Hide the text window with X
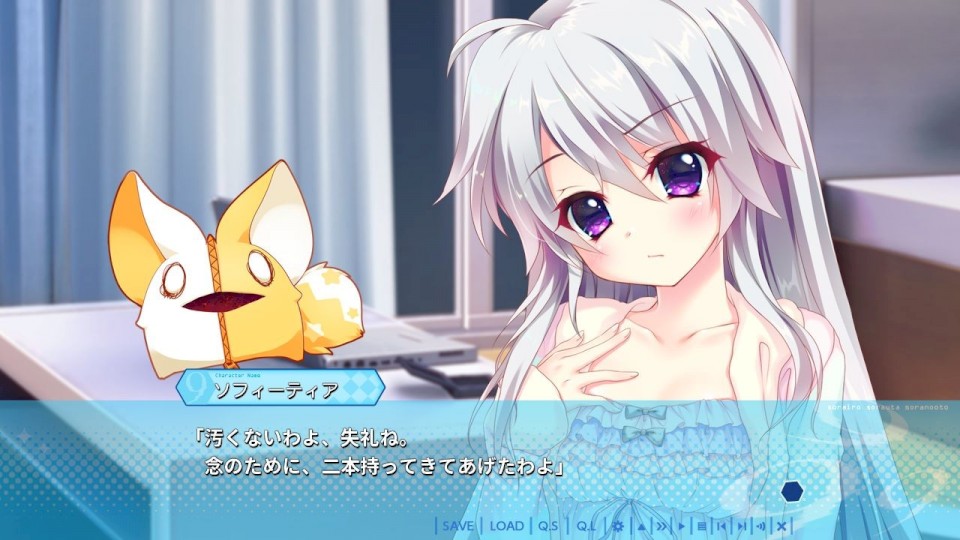 click(x=781, y=526)
